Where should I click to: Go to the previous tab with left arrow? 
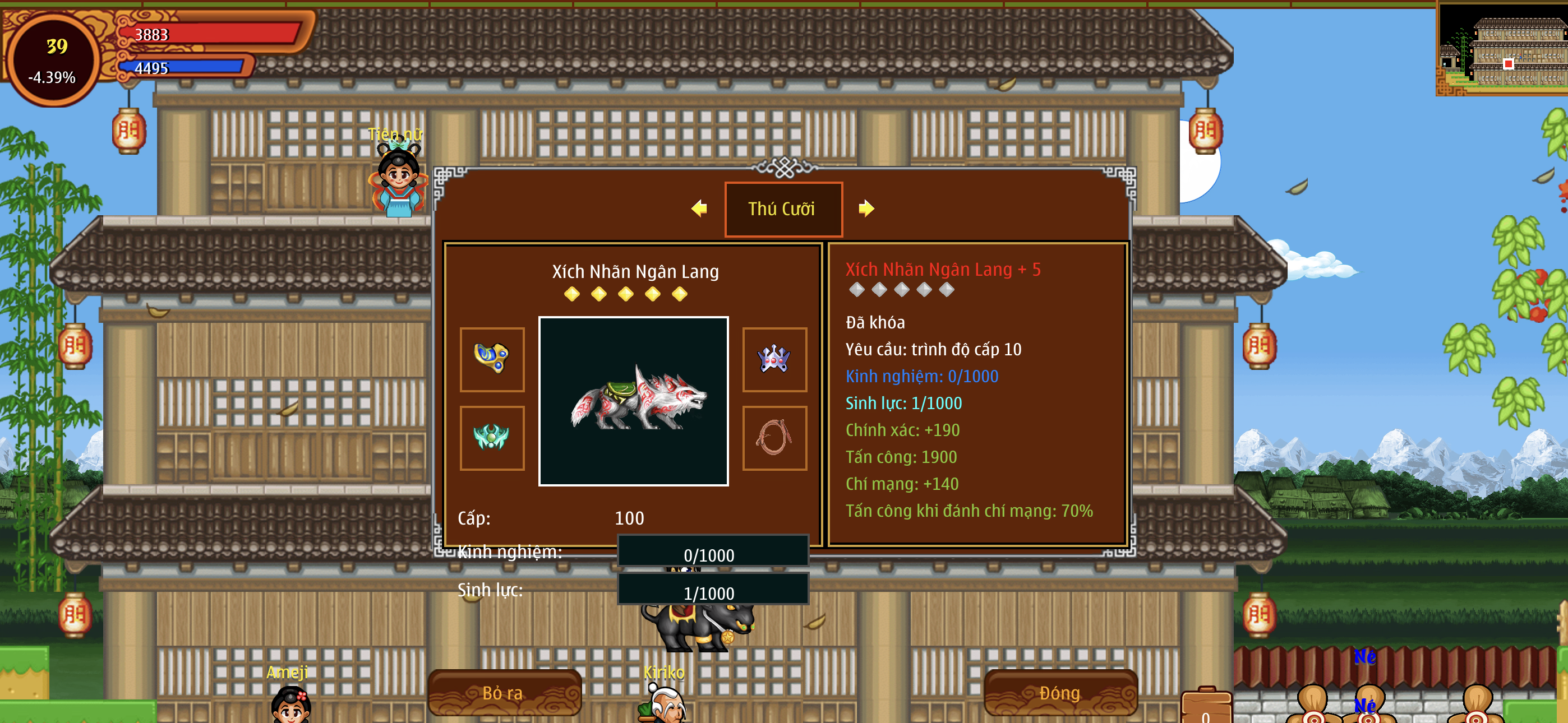point(699,208)
